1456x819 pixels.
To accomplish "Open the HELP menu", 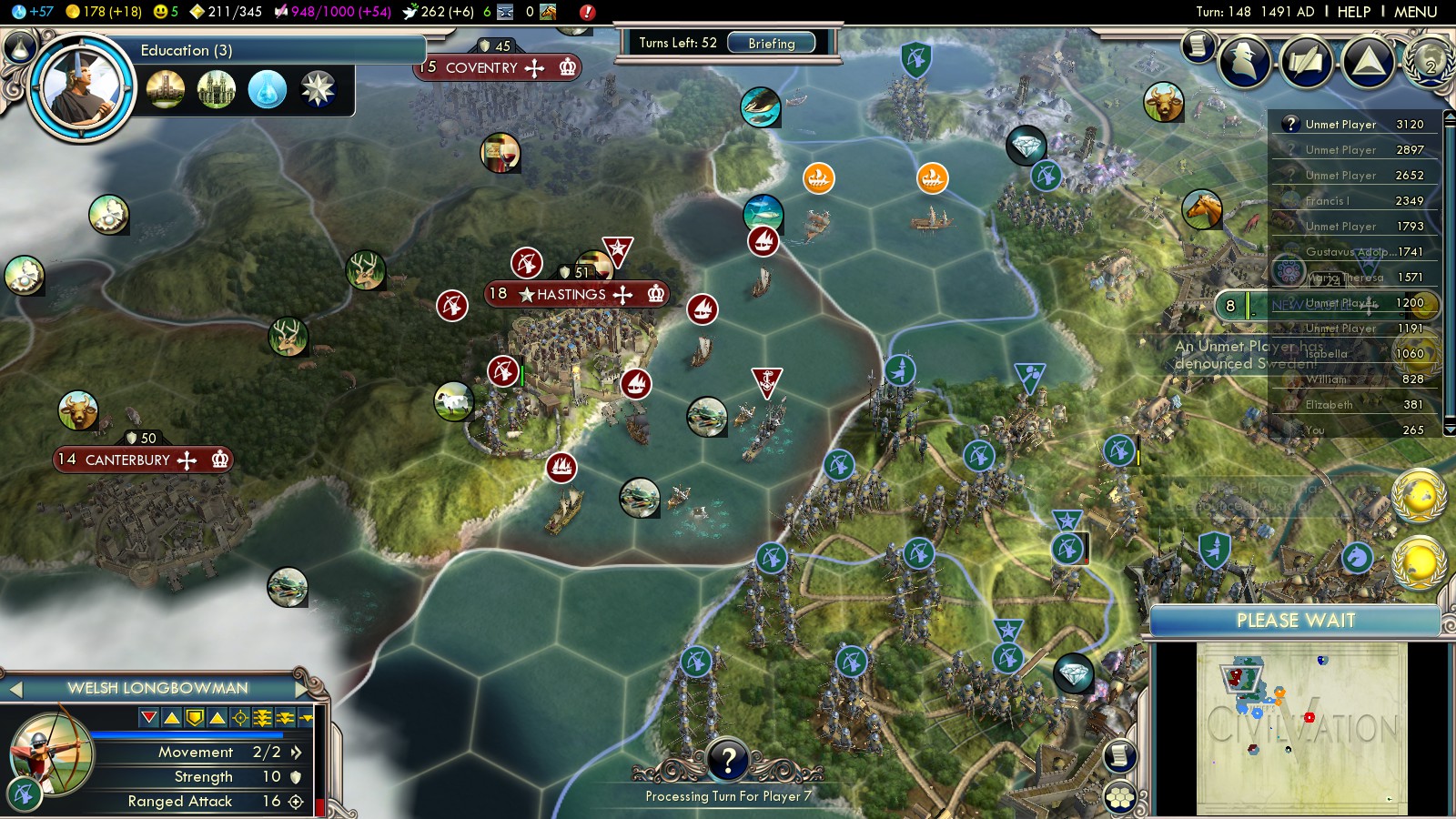I will [x=1353, y=12].
